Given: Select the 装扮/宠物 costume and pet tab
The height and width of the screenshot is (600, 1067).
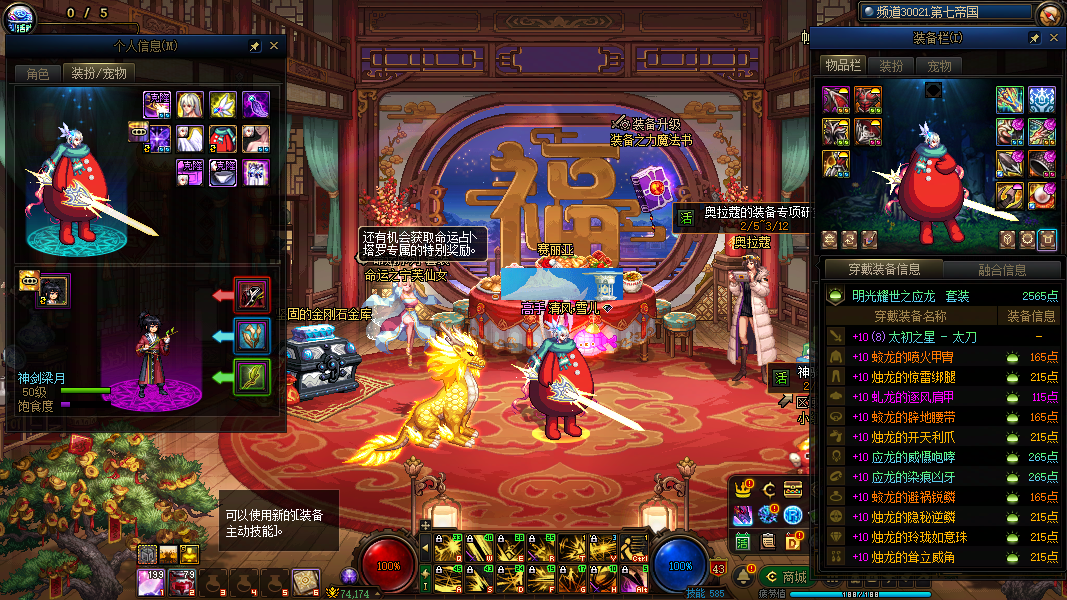Looking at the screenshot, I should click(x=97, y=73).
